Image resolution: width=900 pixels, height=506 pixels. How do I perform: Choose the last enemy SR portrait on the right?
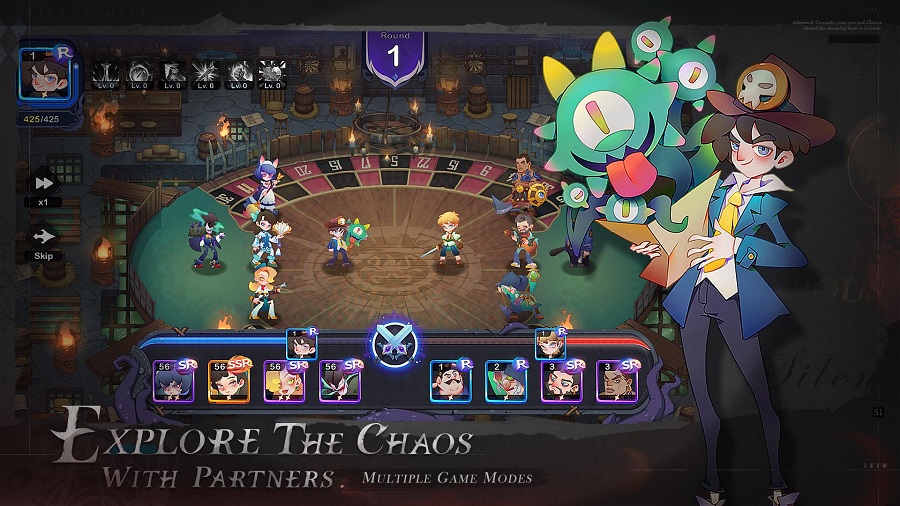click(617, 381)
